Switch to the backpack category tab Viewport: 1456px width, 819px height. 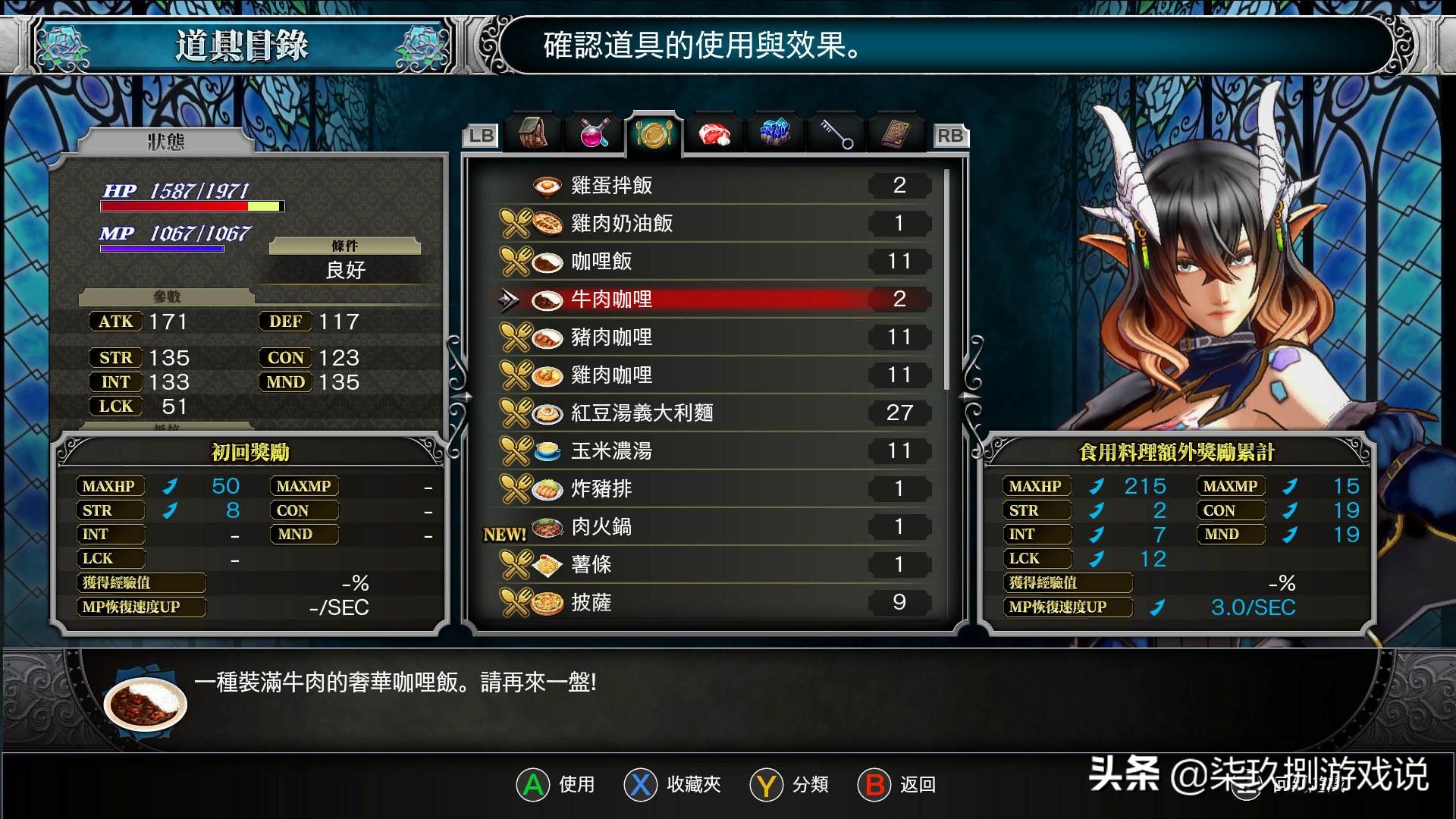click(x=534, y=133)
